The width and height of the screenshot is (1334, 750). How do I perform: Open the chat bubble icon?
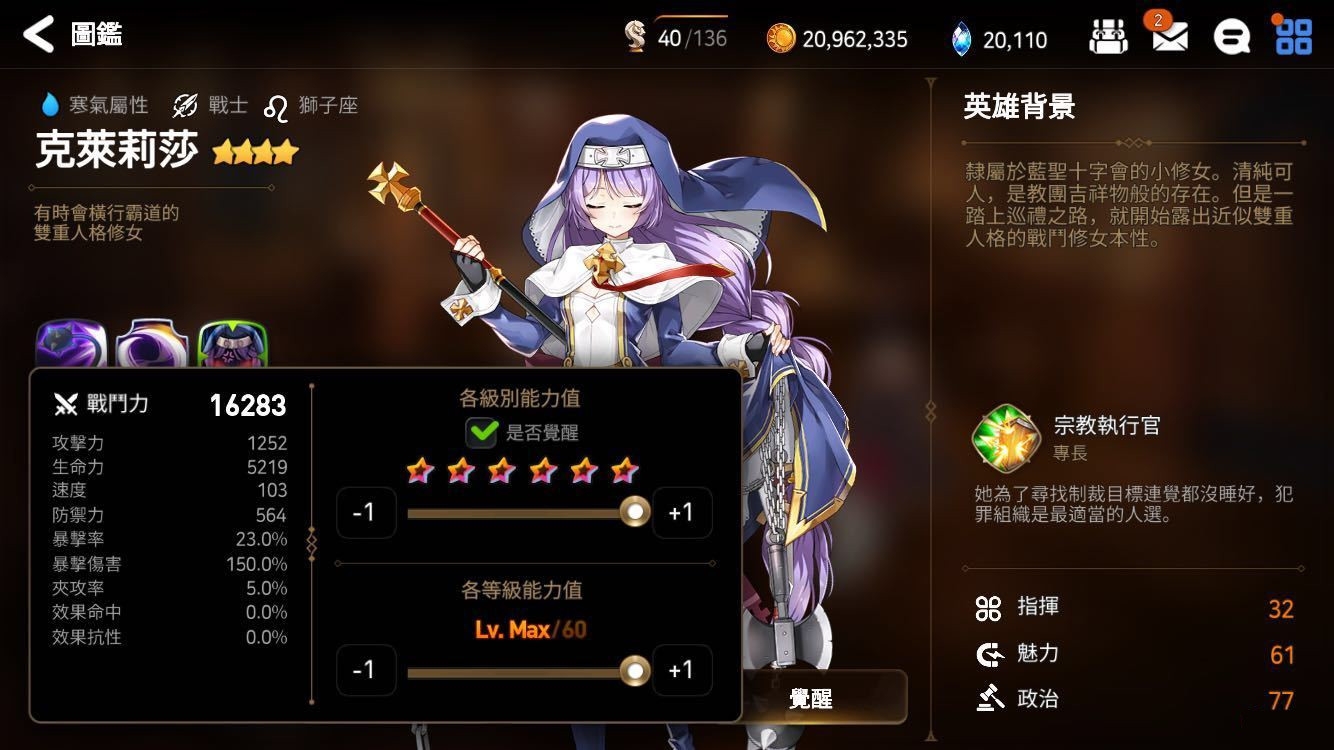point(1231,38)
